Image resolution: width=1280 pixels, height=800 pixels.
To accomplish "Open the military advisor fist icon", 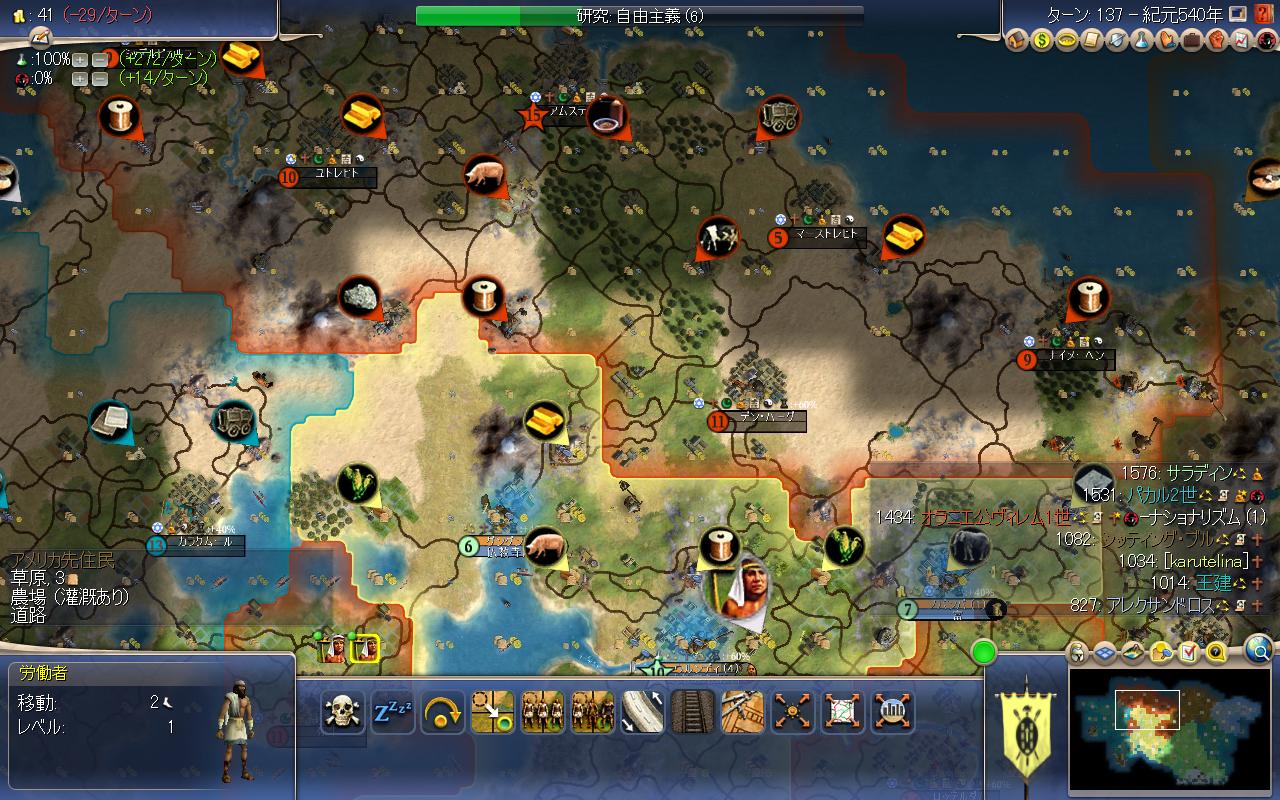I will (1216, 41).
